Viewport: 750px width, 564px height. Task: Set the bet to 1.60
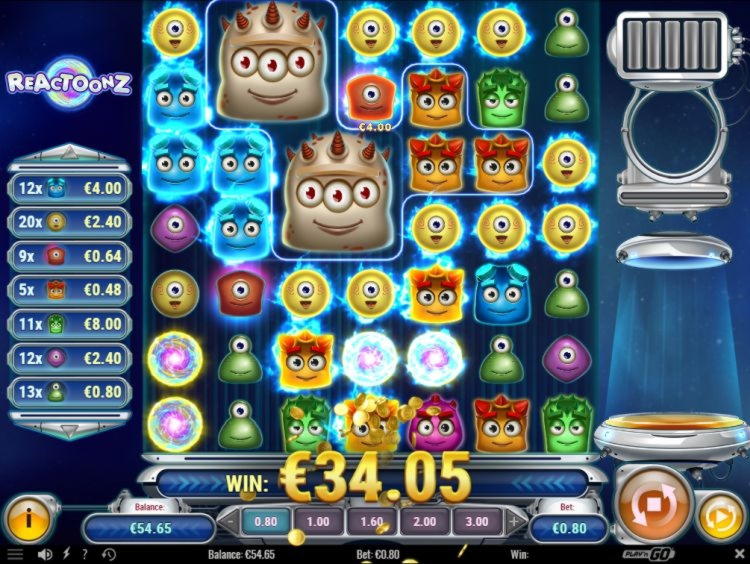tap(372, 521)
